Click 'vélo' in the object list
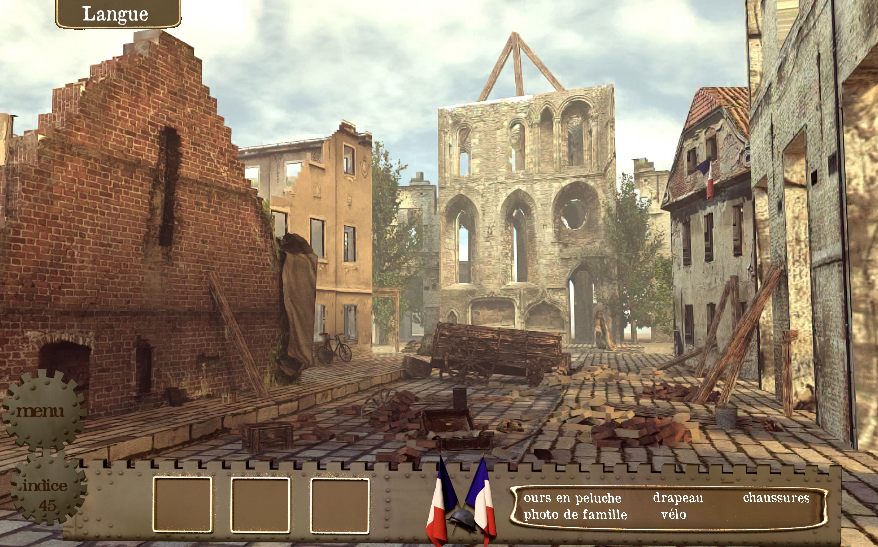This screenshot has width=878, height=547. coord(673,515)
